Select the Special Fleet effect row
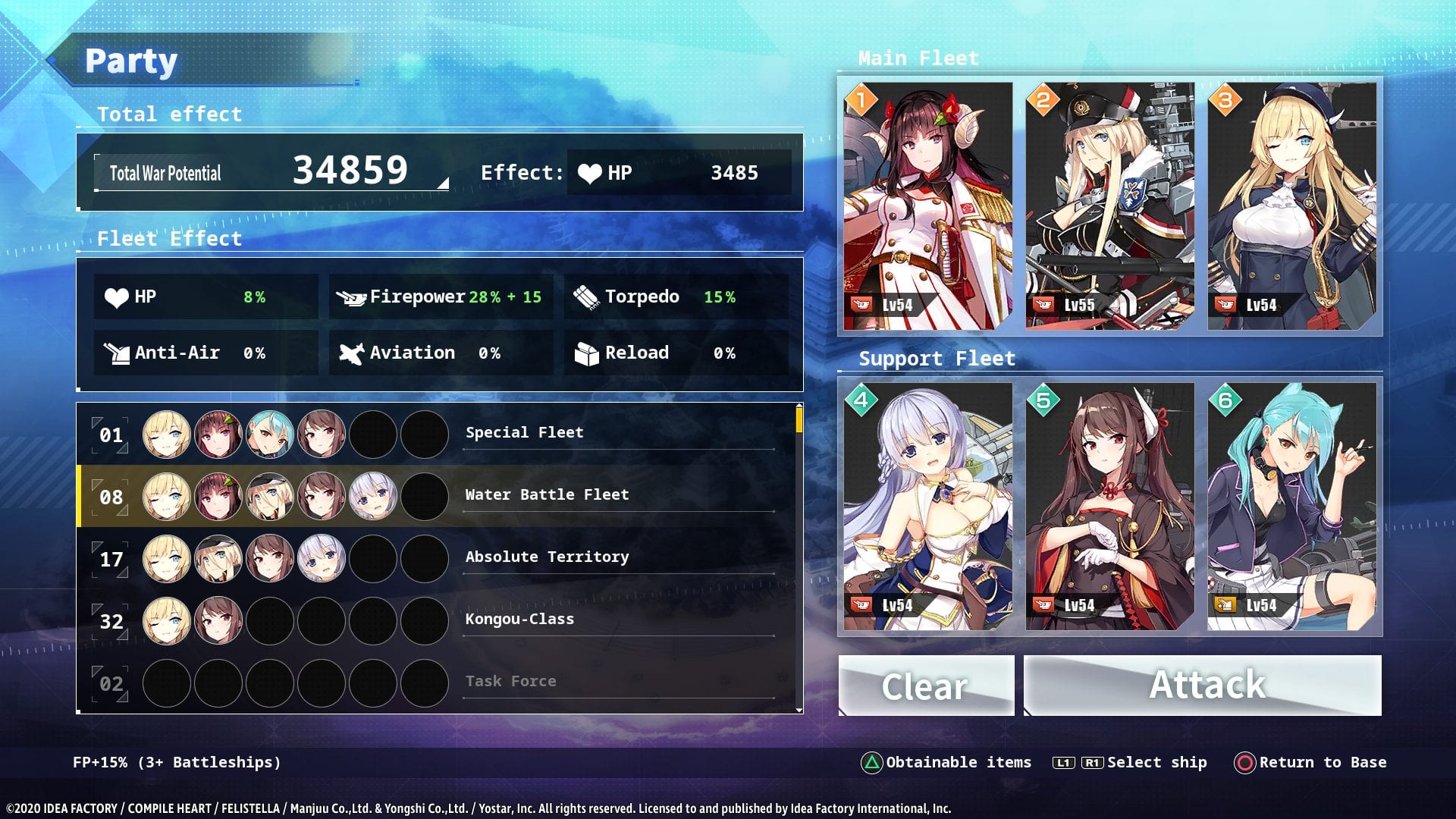 [440, 434]
